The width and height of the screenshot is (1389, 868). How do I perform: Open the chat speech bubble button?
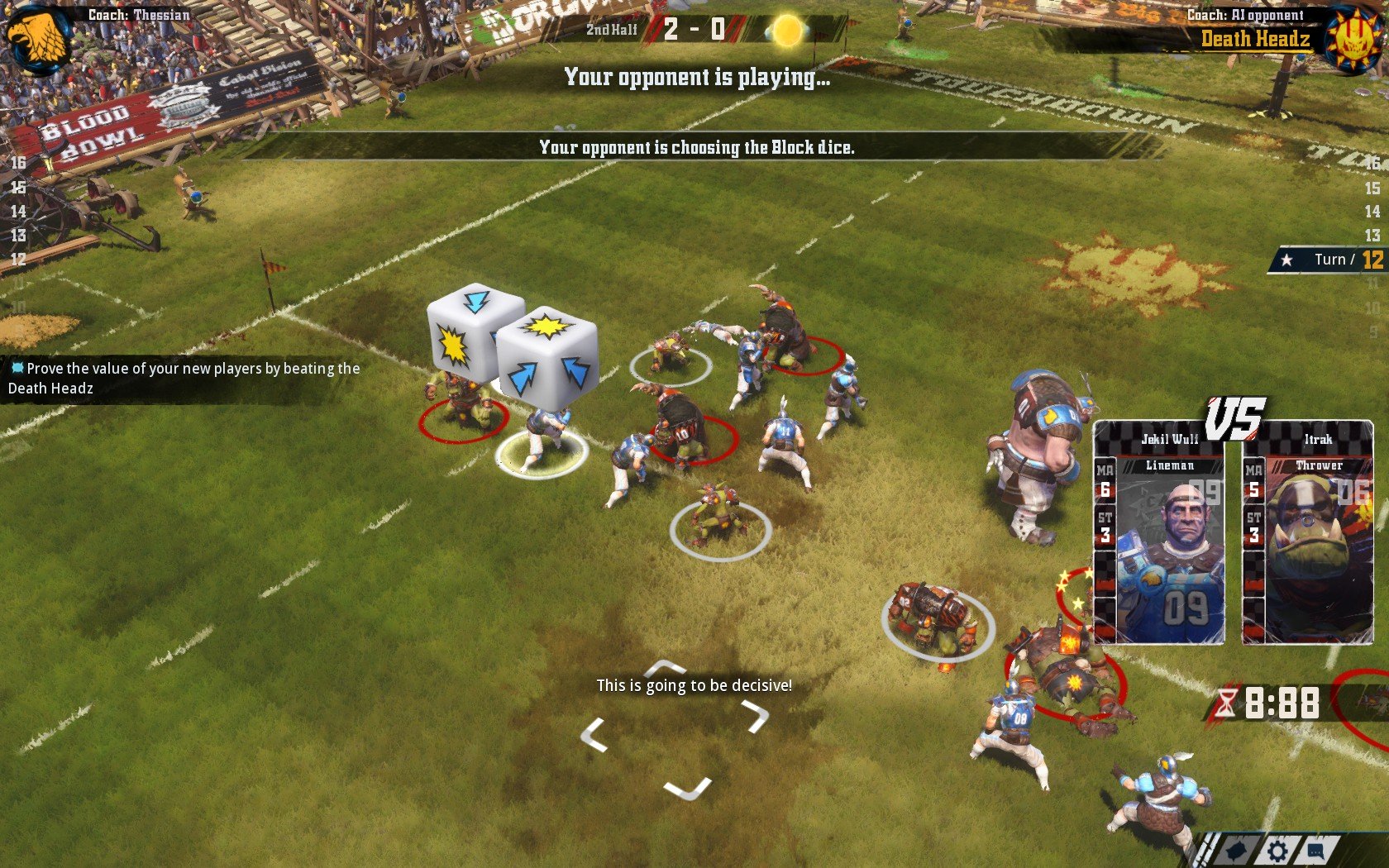(x=1317, y=851)
